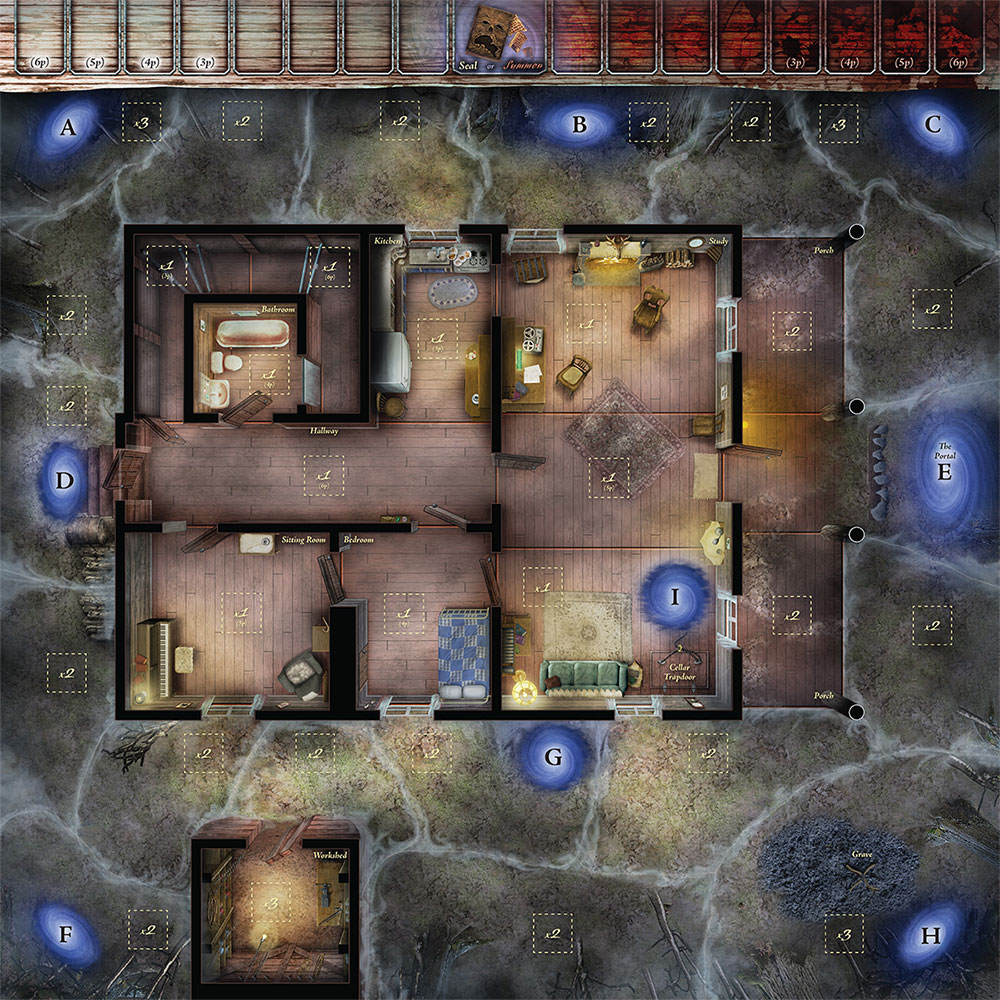Click portal C in the corner

932,125
